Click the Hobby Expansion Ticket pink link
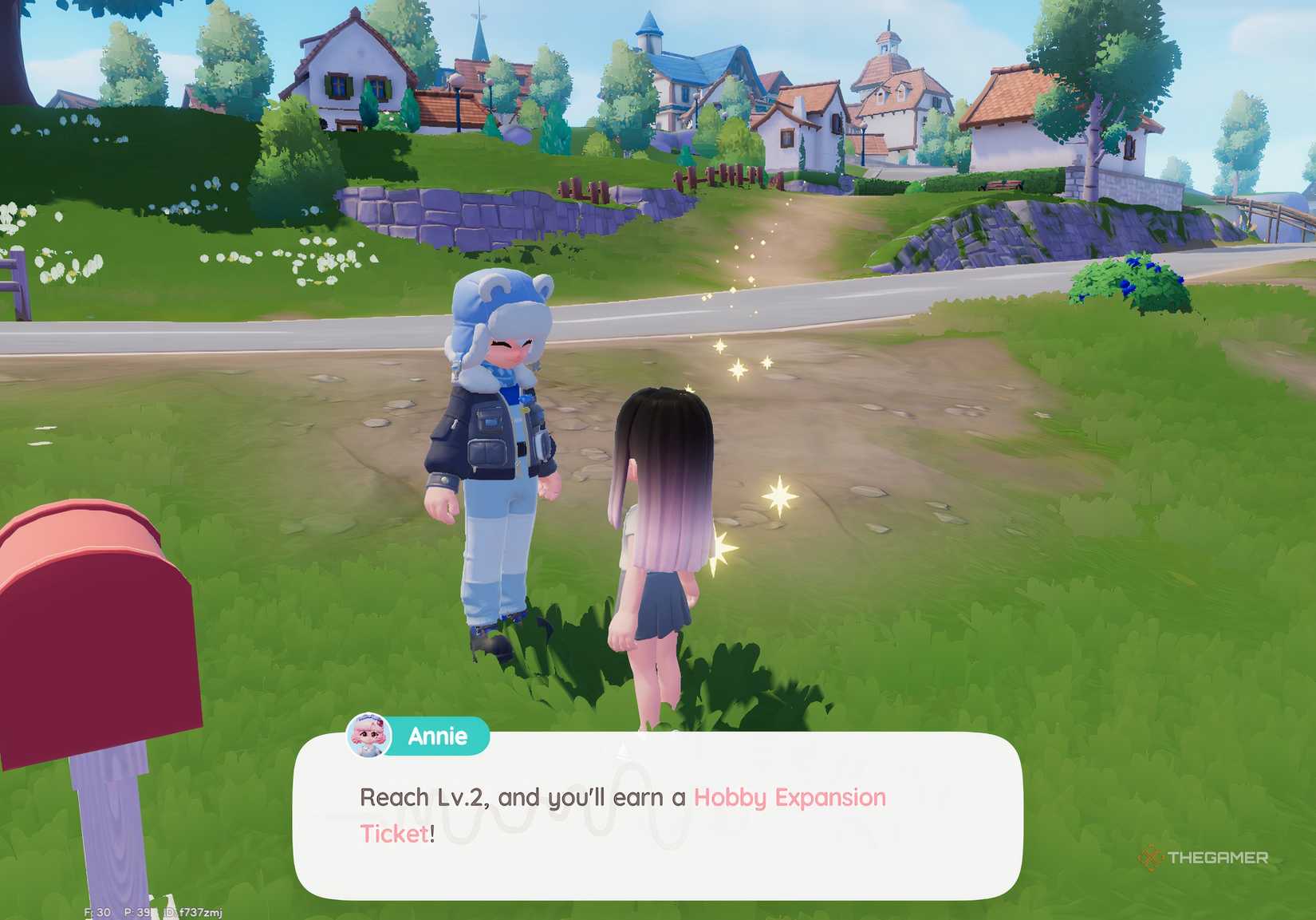This screenshot has width=1316, height=920. tap(788, 798)
